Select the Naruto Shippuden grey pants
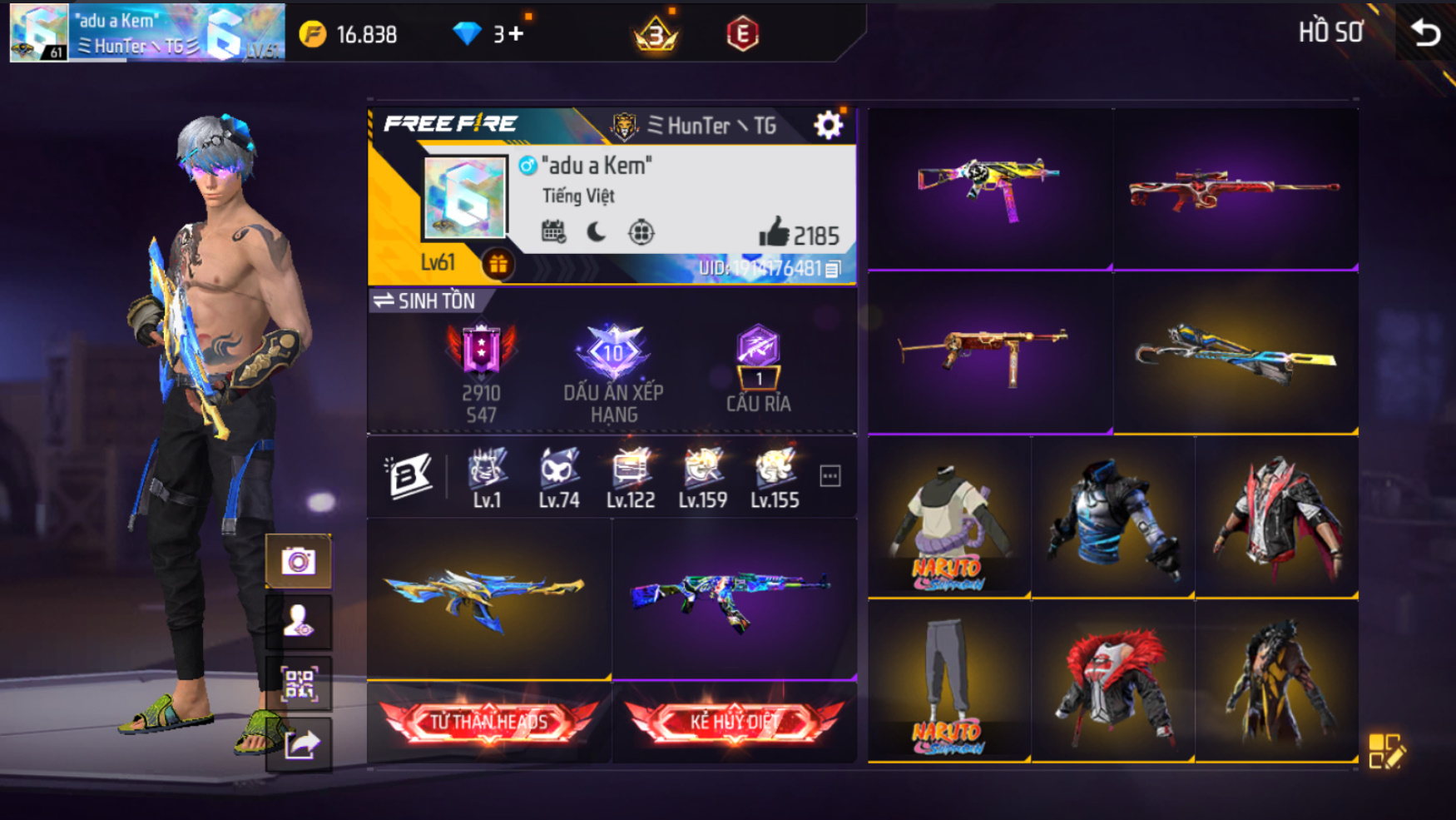 pyautogui.click(x=948, y=681)
